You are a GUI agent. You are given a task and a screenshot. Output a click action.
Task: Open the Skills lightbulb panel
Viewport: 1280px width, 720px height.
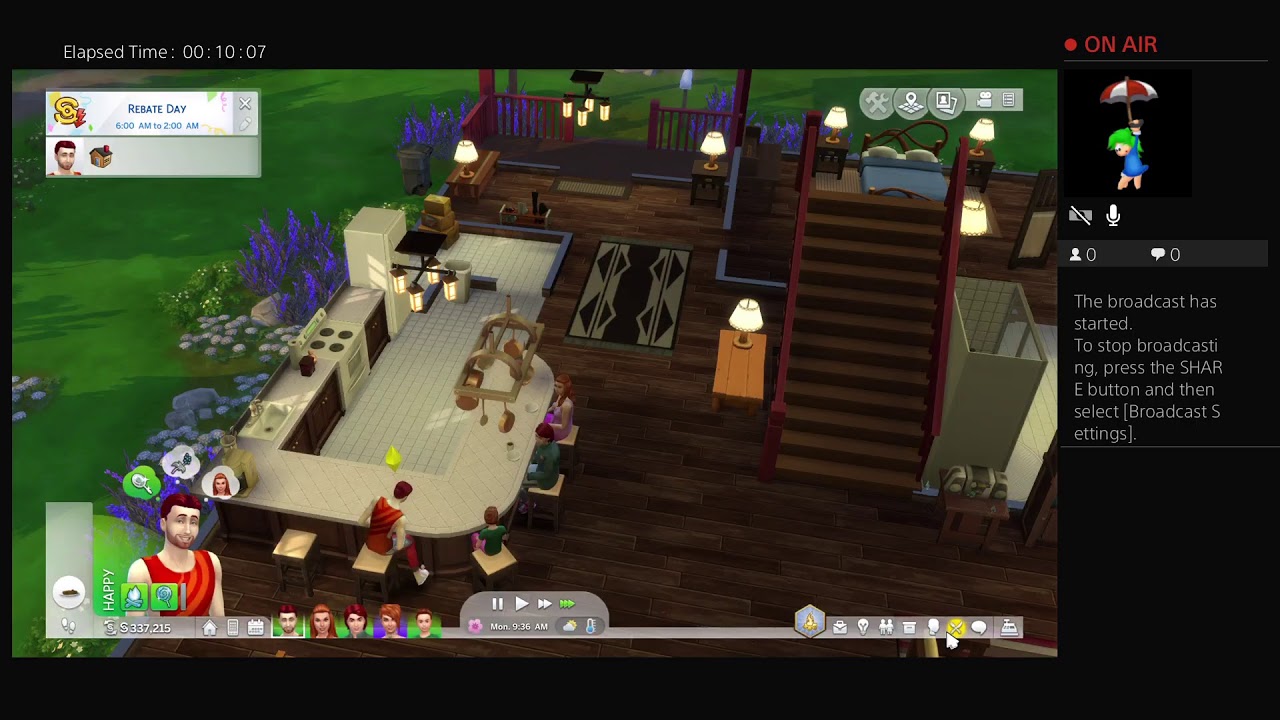tap(863, 627)
